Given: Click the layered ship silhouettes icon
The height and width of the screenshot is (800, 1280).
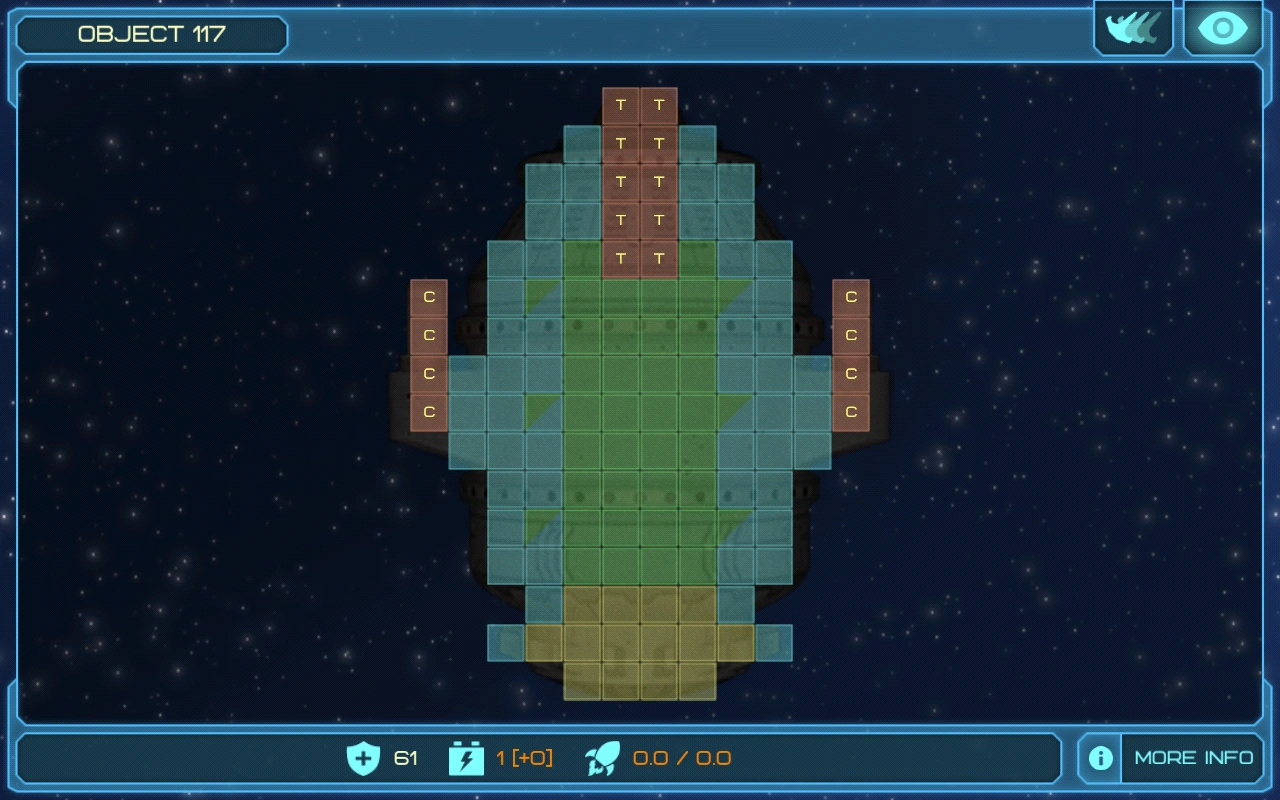Looking at the screenshot, I should click(1133, 28).
